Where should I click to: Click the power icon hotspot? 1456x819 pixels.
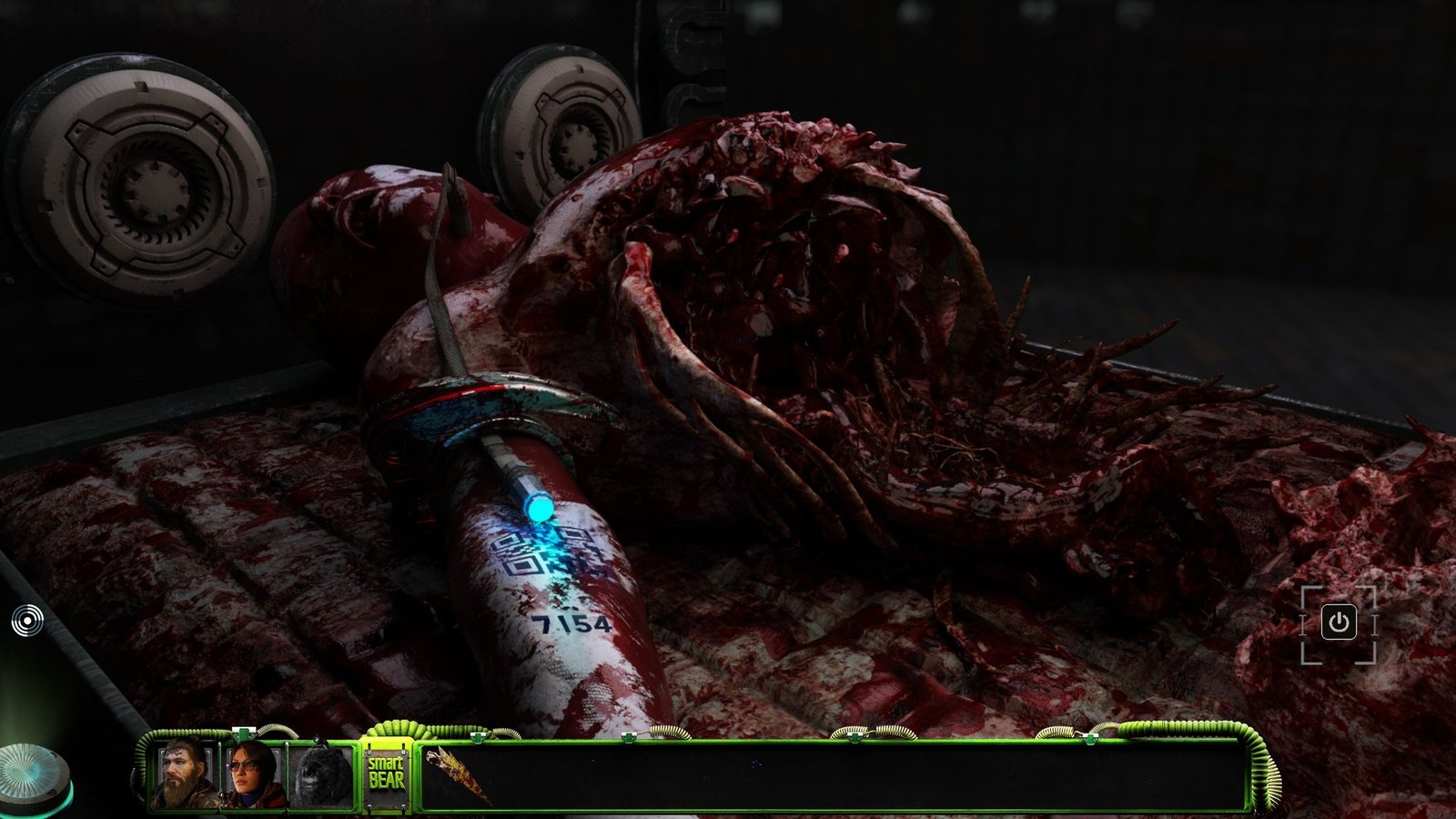(1338, 623)
